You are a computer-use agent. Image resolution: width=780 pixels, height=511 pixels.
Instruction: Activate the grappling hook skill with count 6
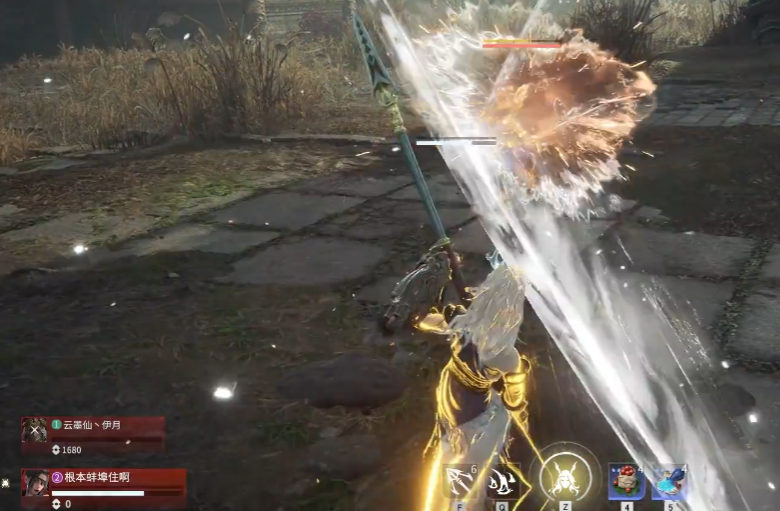point(459,481)
